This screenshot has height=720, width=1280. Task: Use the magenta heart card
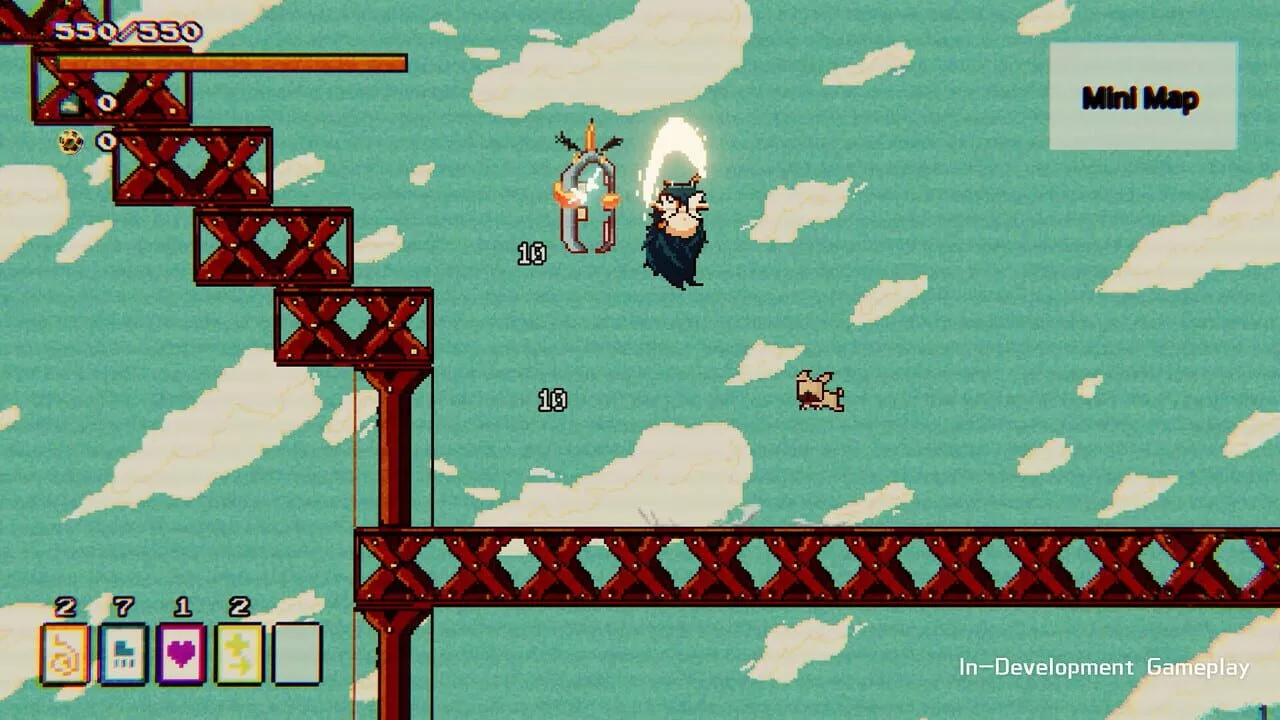click(x=181, y=654)
